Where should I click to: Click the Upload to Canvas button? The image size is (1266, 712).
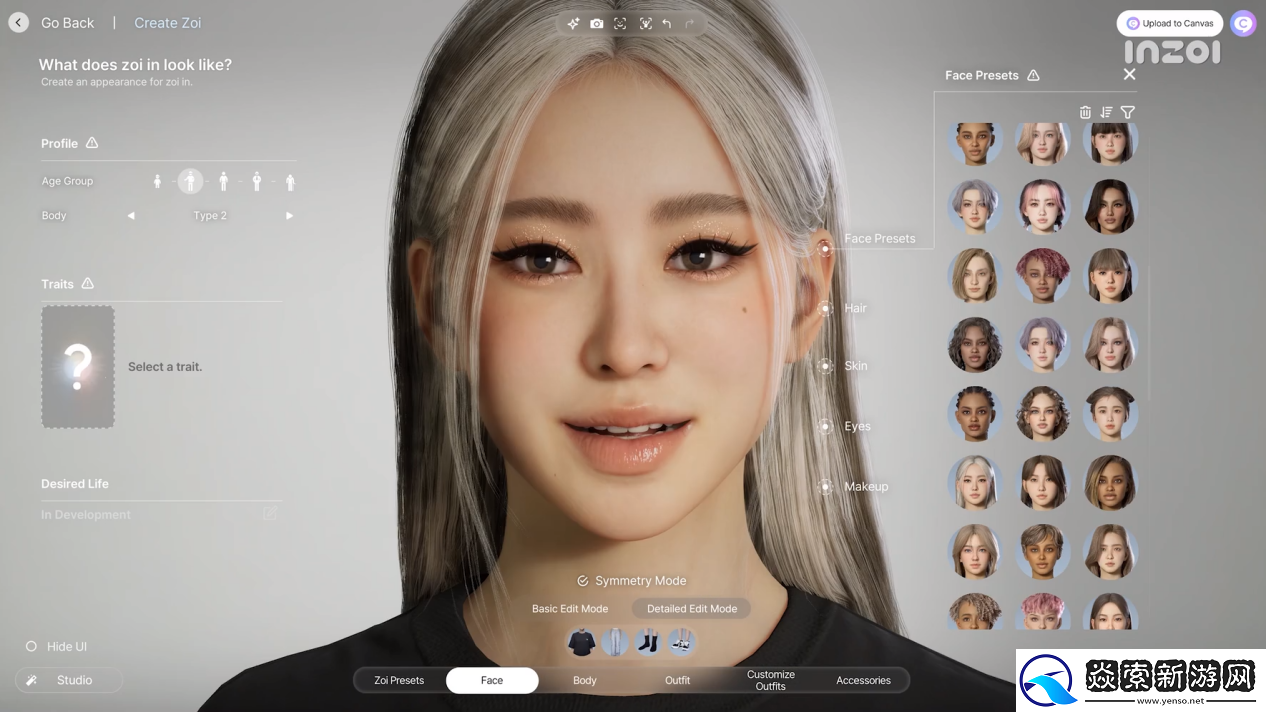(1170, 23)
